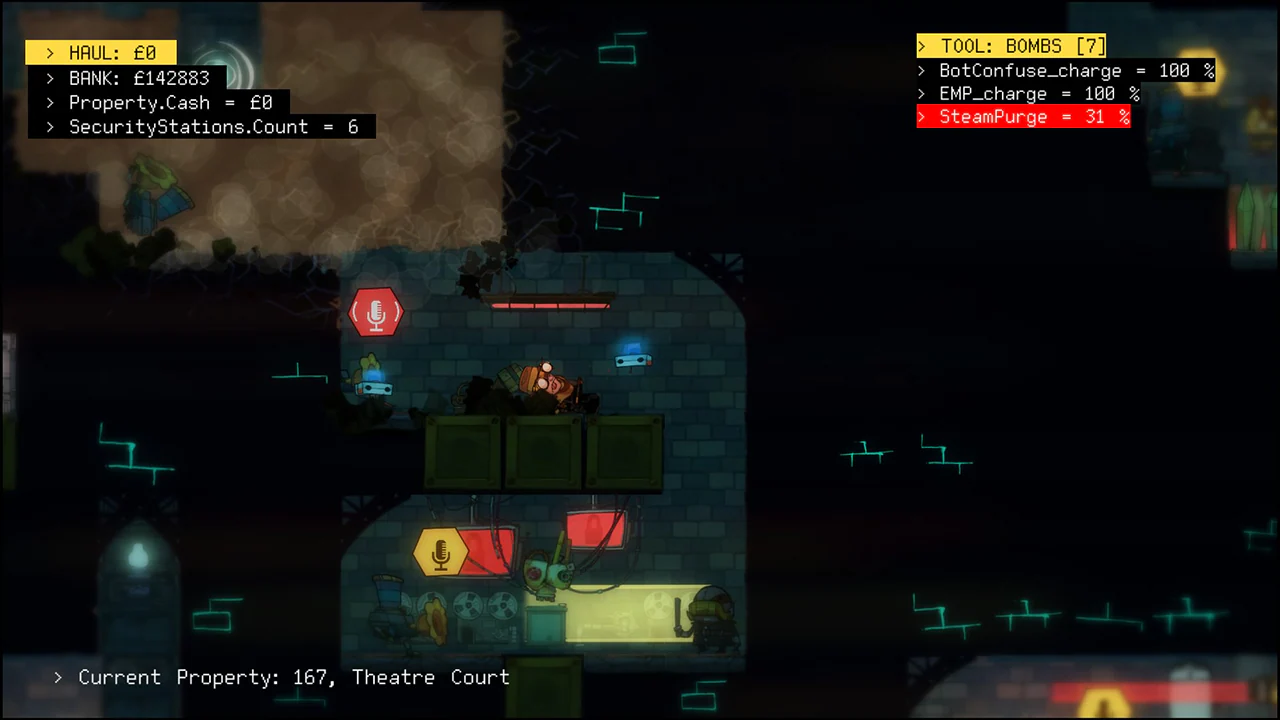This screenshot has width=1280, height=720.
Task: Open the chevron beside Current Property
Action: click(x=57, y=677)
